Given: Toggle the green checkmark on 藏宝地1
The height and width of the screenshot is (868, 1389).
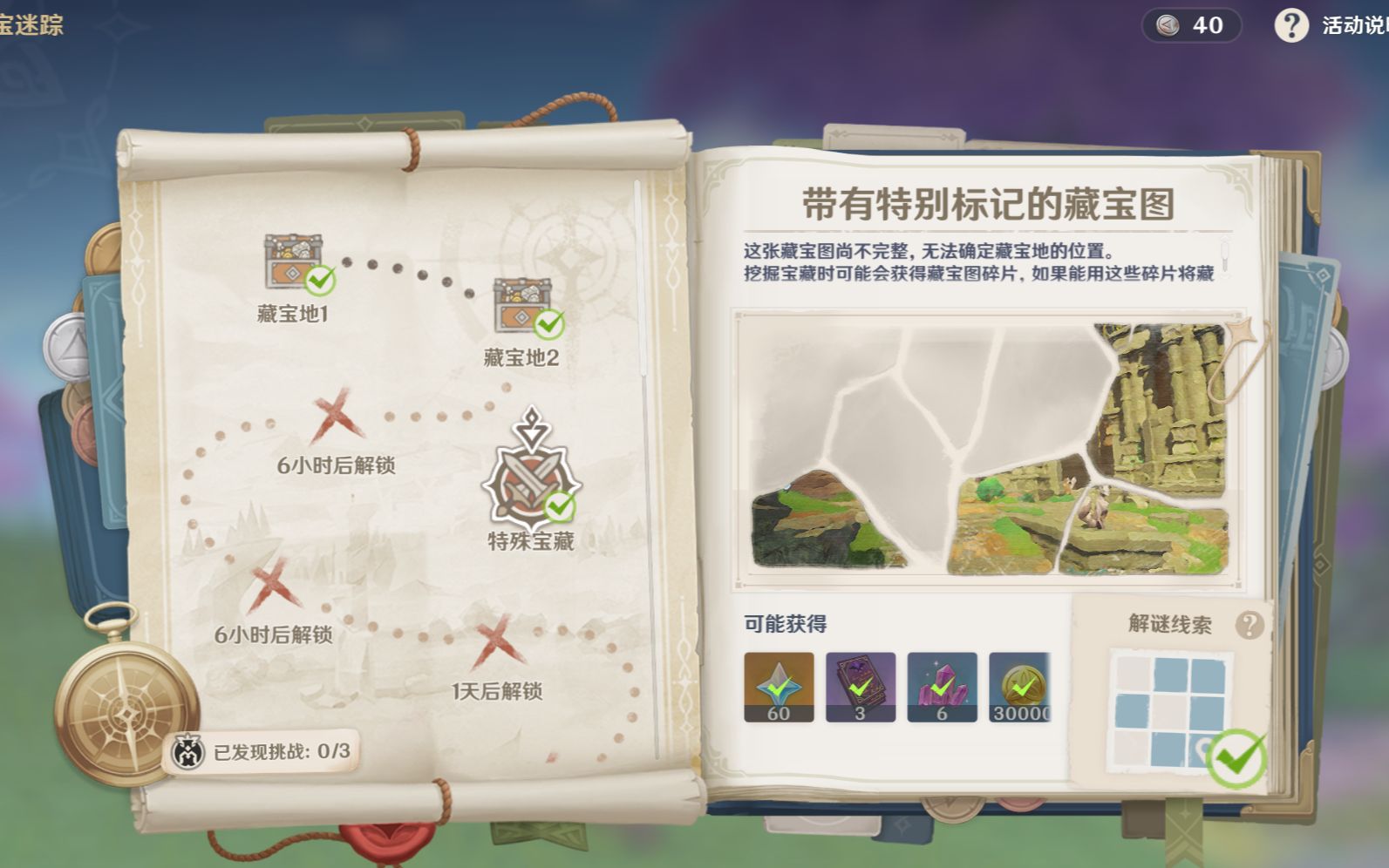Looking at the screenshot, I should 322,281.
